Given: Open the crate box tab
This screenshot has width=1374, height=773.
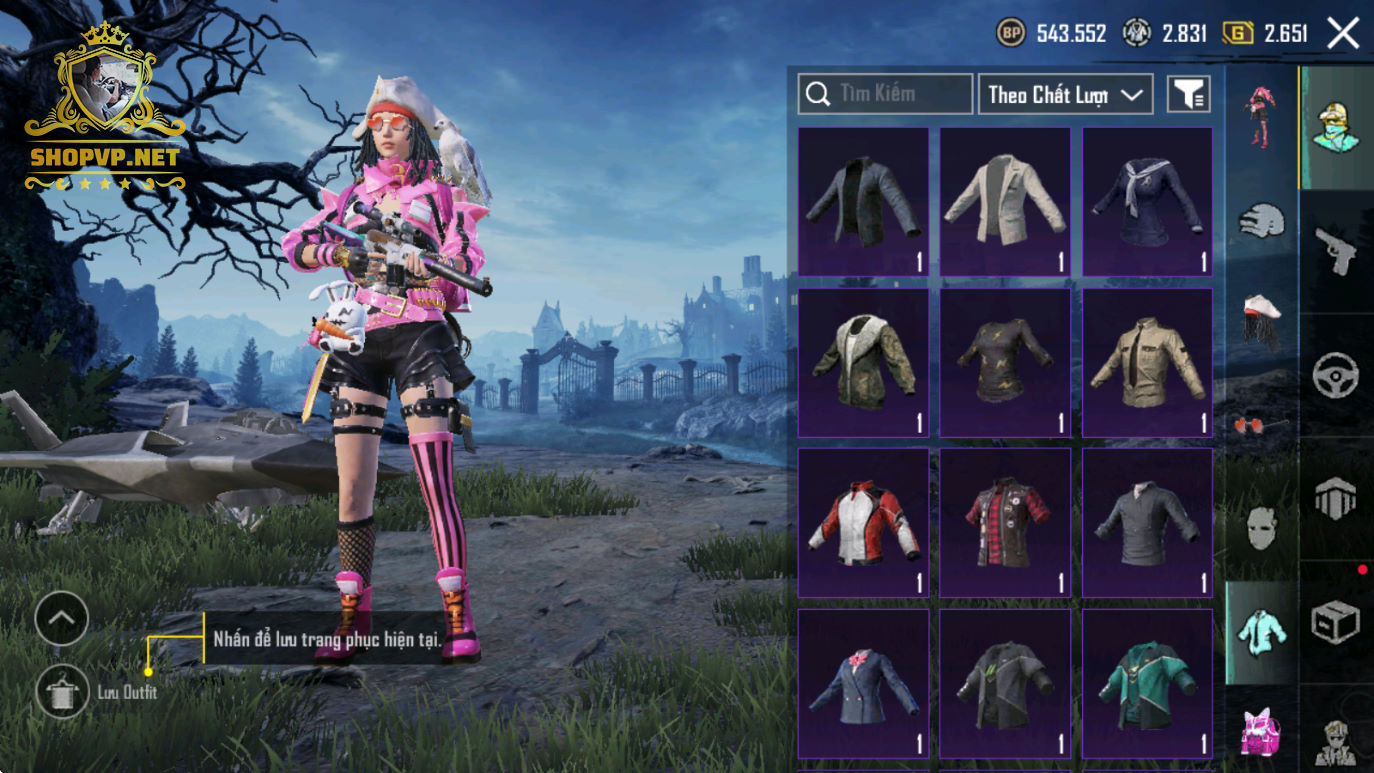Looking at the screenshot, I should point(1336,624).
